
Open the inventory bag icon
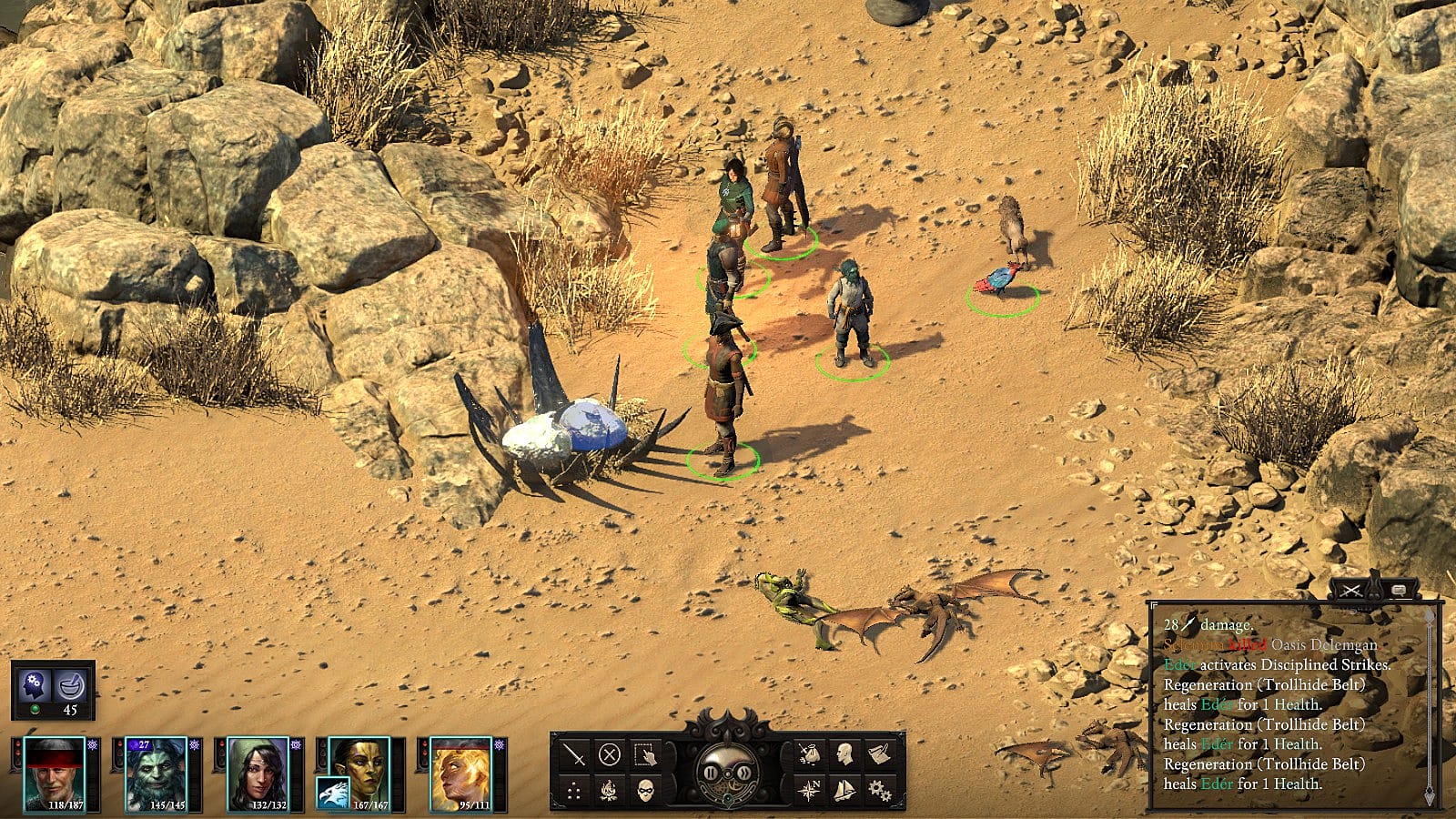[x=808, y=754]
